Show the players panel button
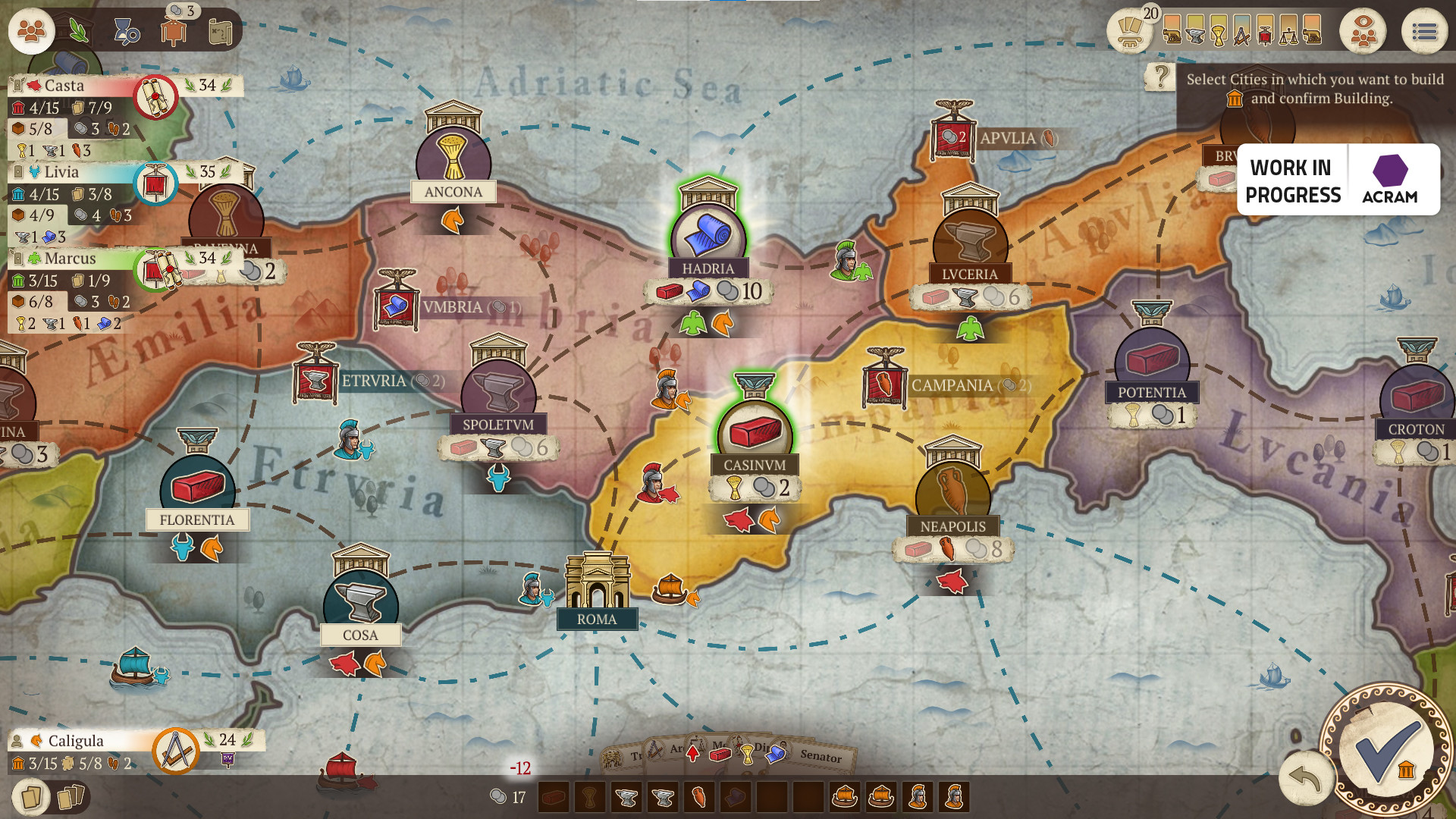This screenshot has width=1456, height=819. (x=31, y=31)
